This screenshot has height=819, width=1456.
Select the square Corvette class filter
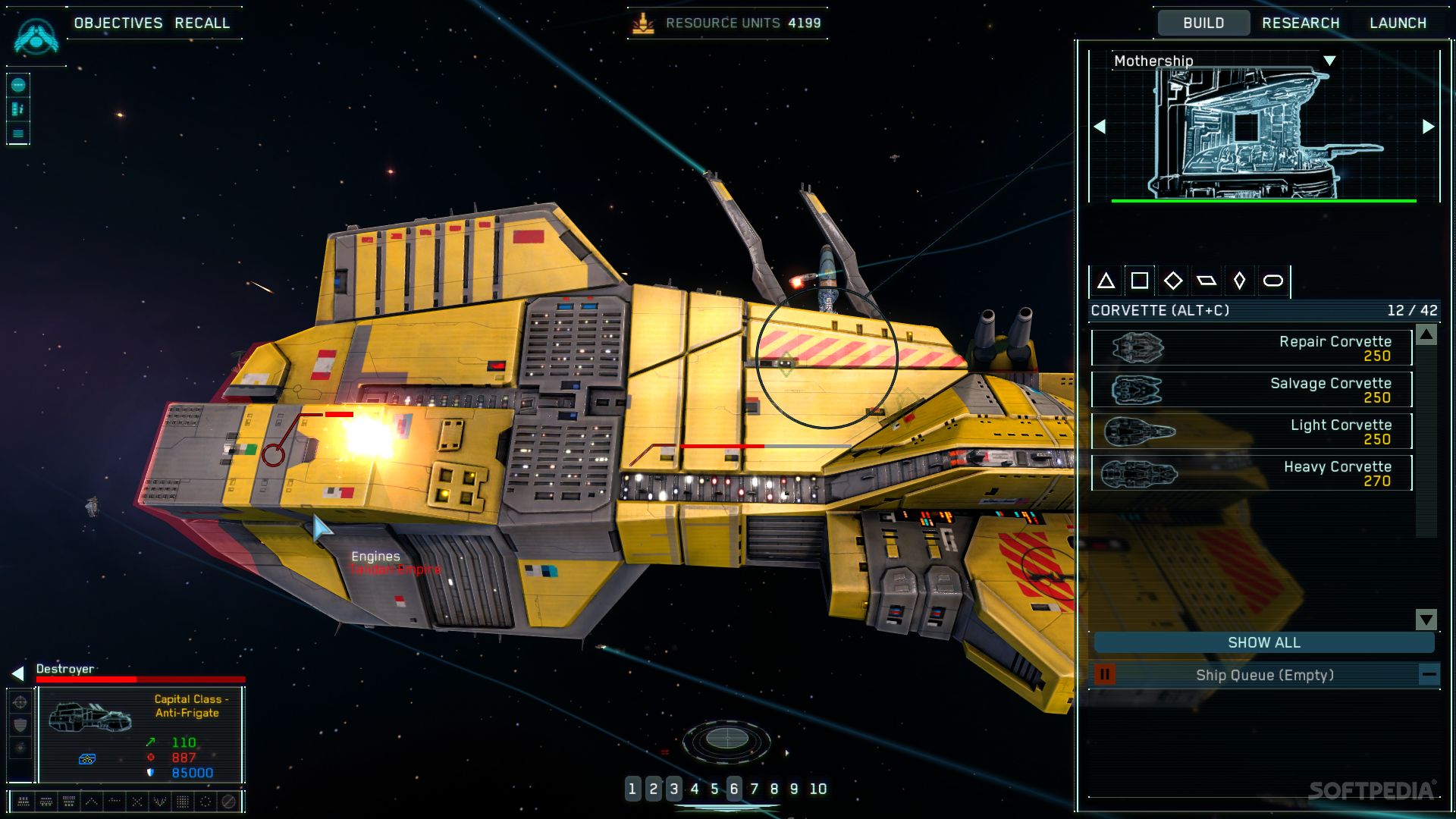pos(1140,281)
